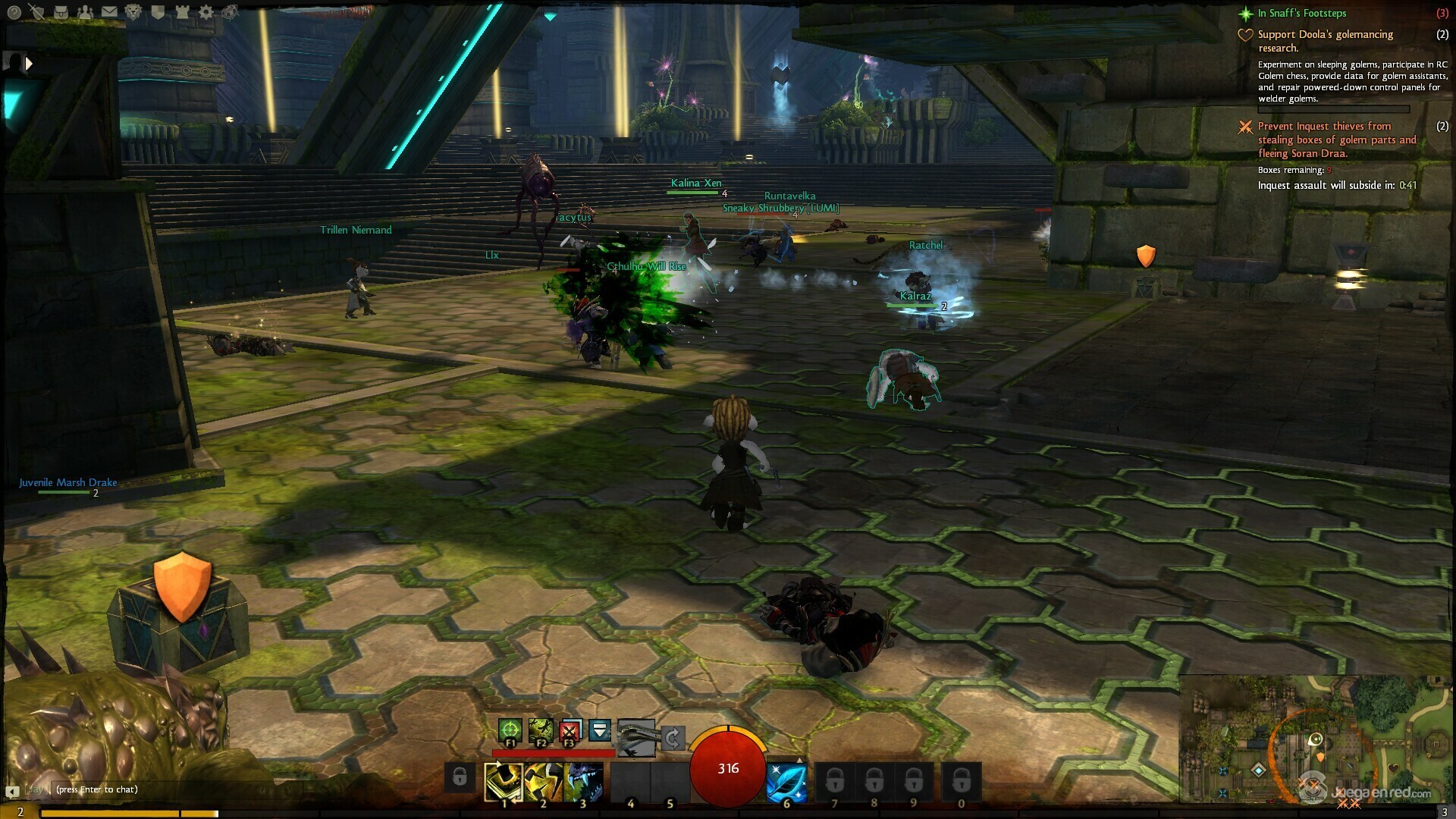Cast the blue-fanged beast skill in slot 3

pyautogui.click(x=582, y=782)
